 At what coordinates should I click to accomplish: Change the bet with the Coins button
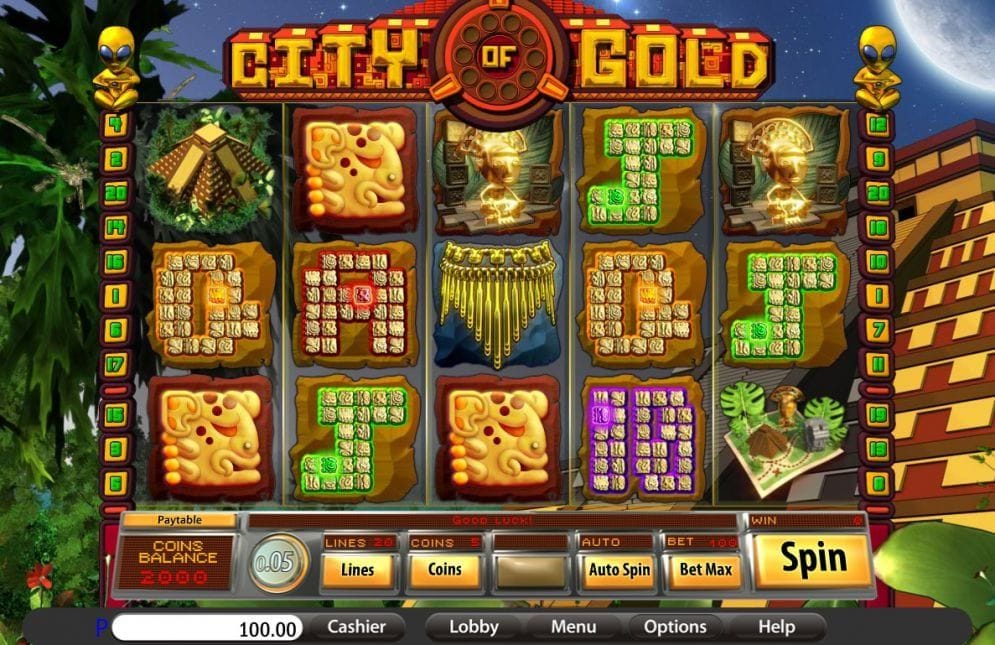445,569
